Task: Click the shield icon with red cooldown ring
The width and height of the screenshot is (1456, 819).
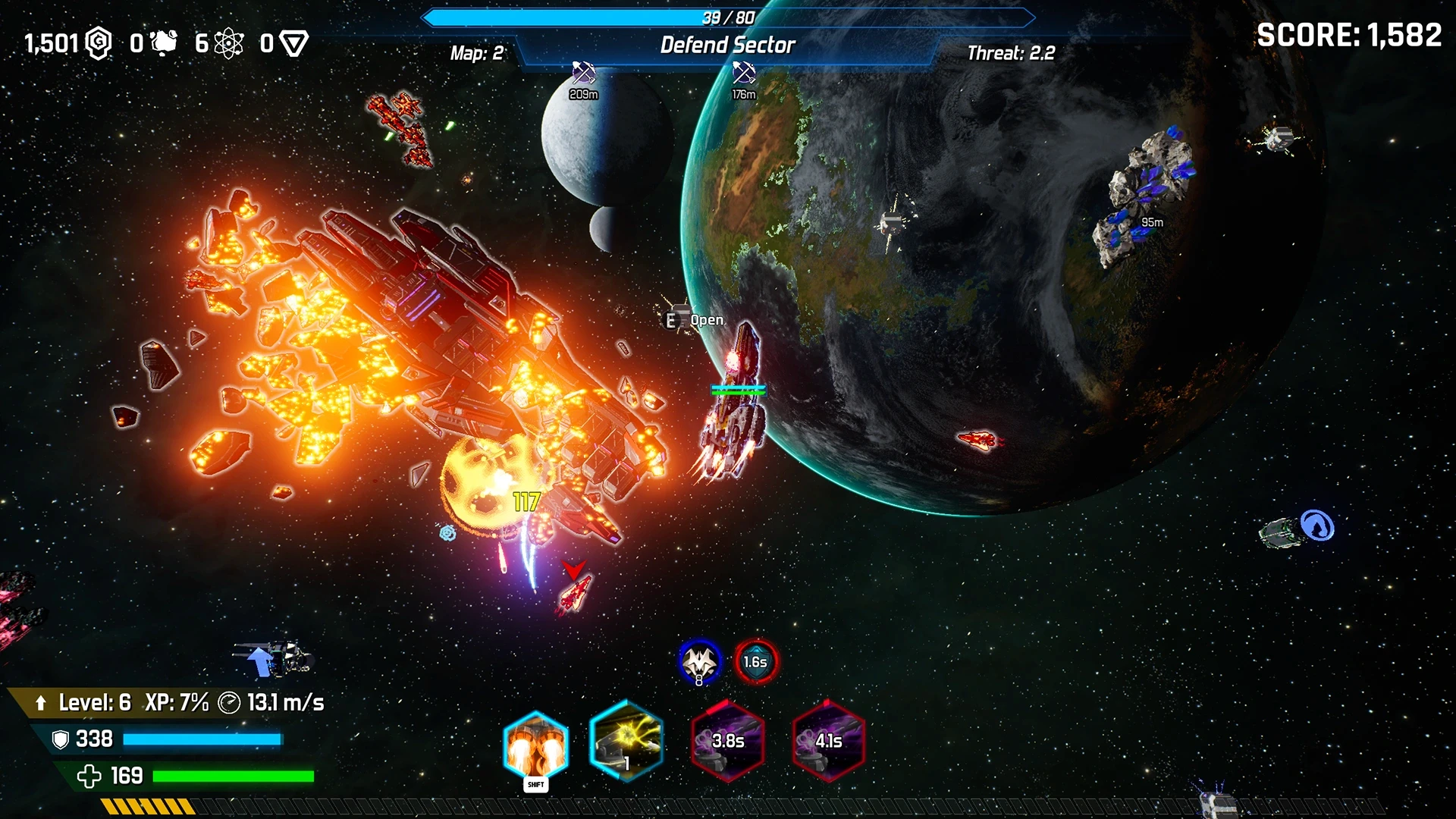Action: 755,661
